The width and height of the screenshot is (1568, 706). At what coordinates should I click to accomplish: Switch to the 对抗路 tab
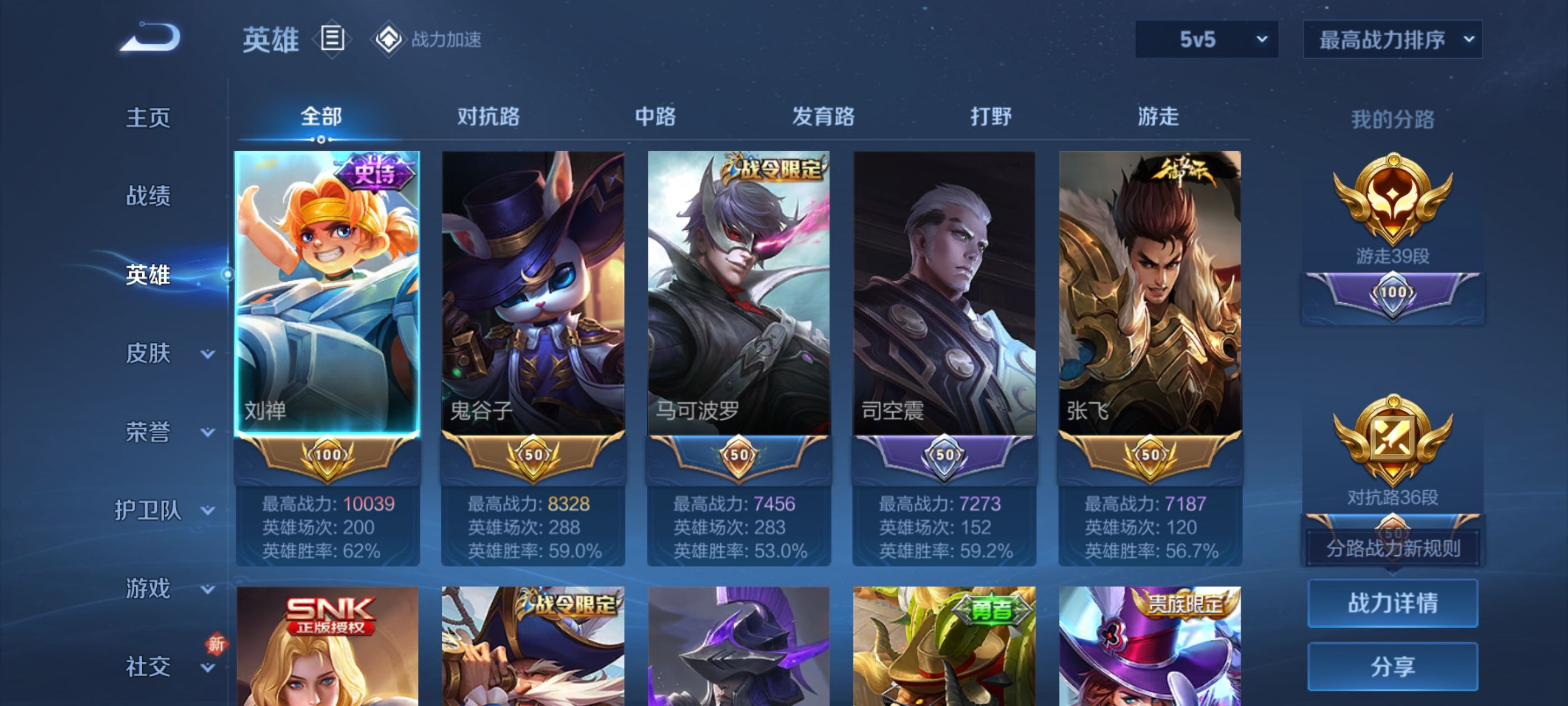click(x=488, y=117)
